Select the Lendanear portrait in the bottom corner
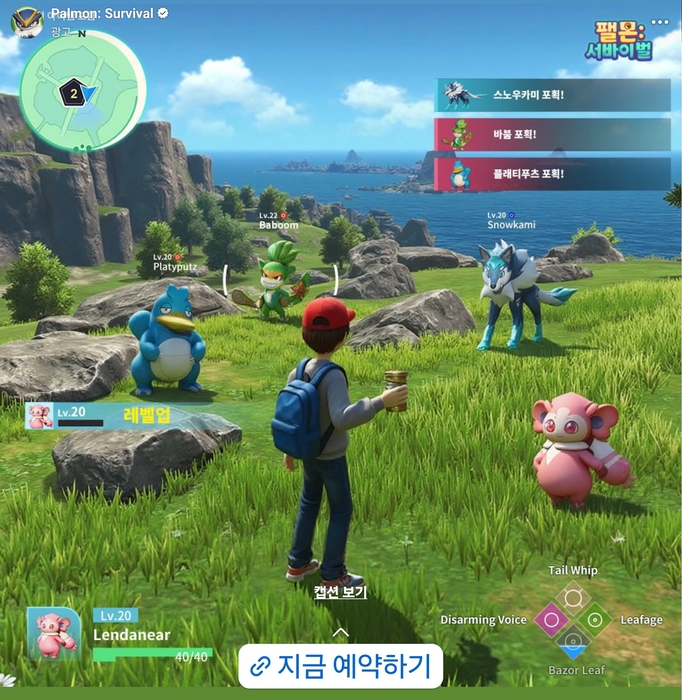 click(x=54, y=633)
